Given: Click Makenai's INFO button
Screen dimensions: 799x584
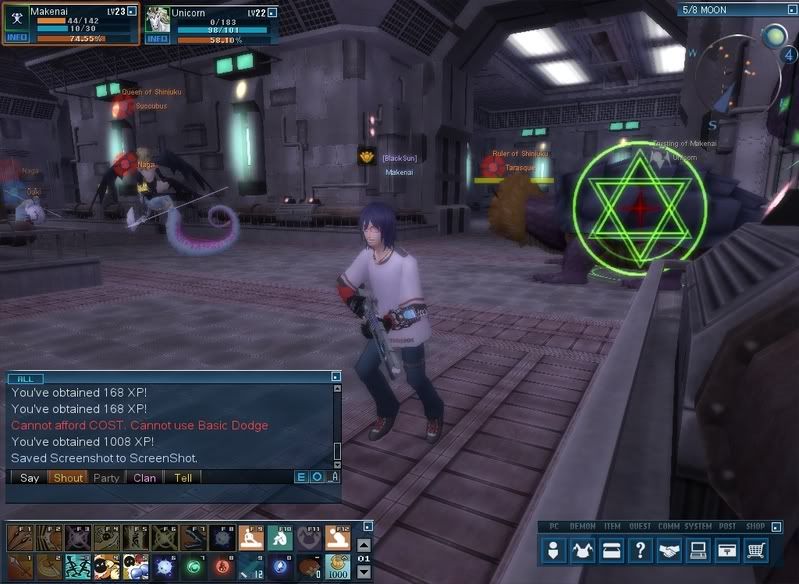Looking at the screenshot, I should (x=17, y=38).
